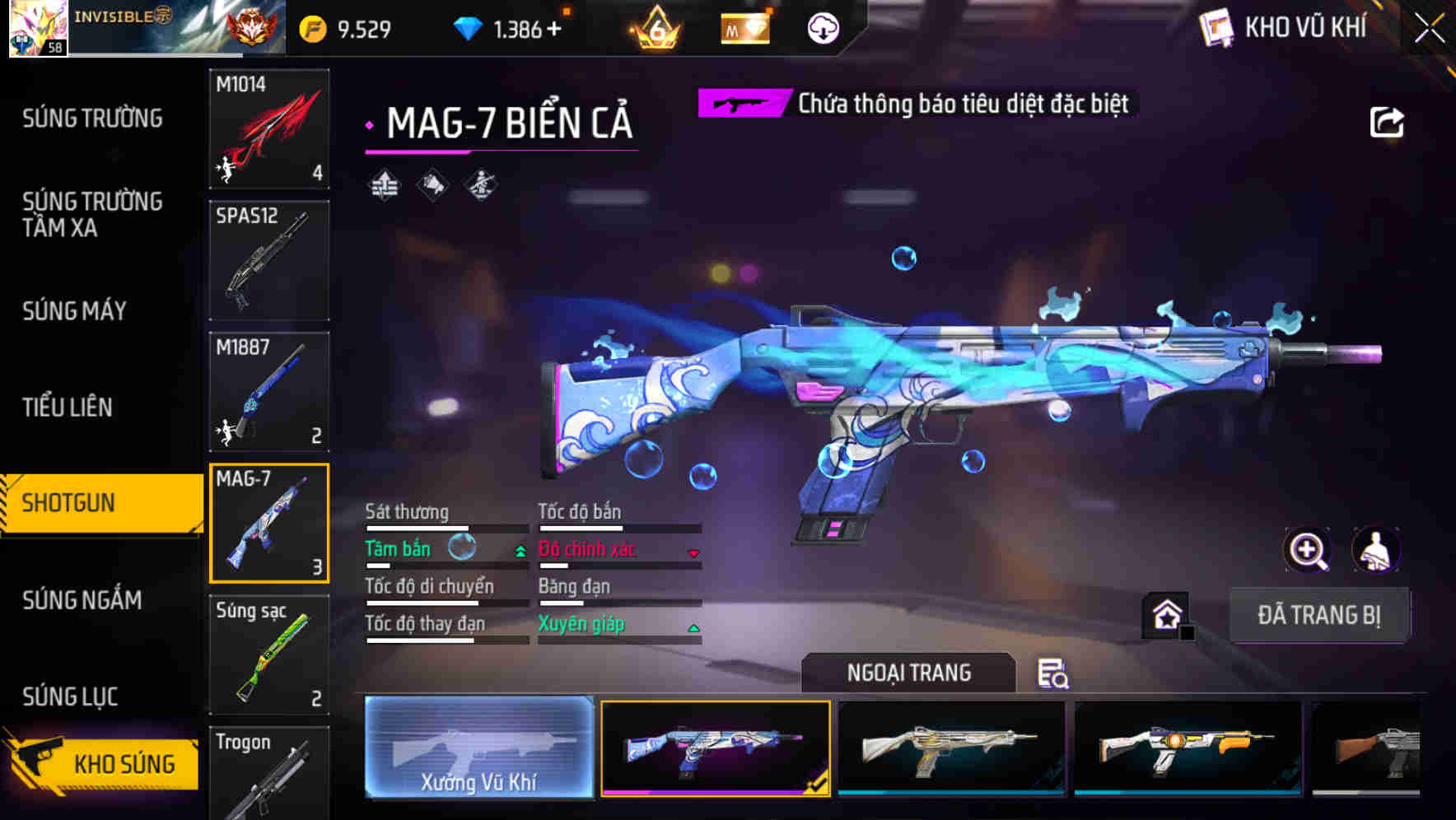The width and height of the screenshot is (1456, 820).
Task: Open the Súng Trường Tầm Xa category
Action: pos(92,214)
